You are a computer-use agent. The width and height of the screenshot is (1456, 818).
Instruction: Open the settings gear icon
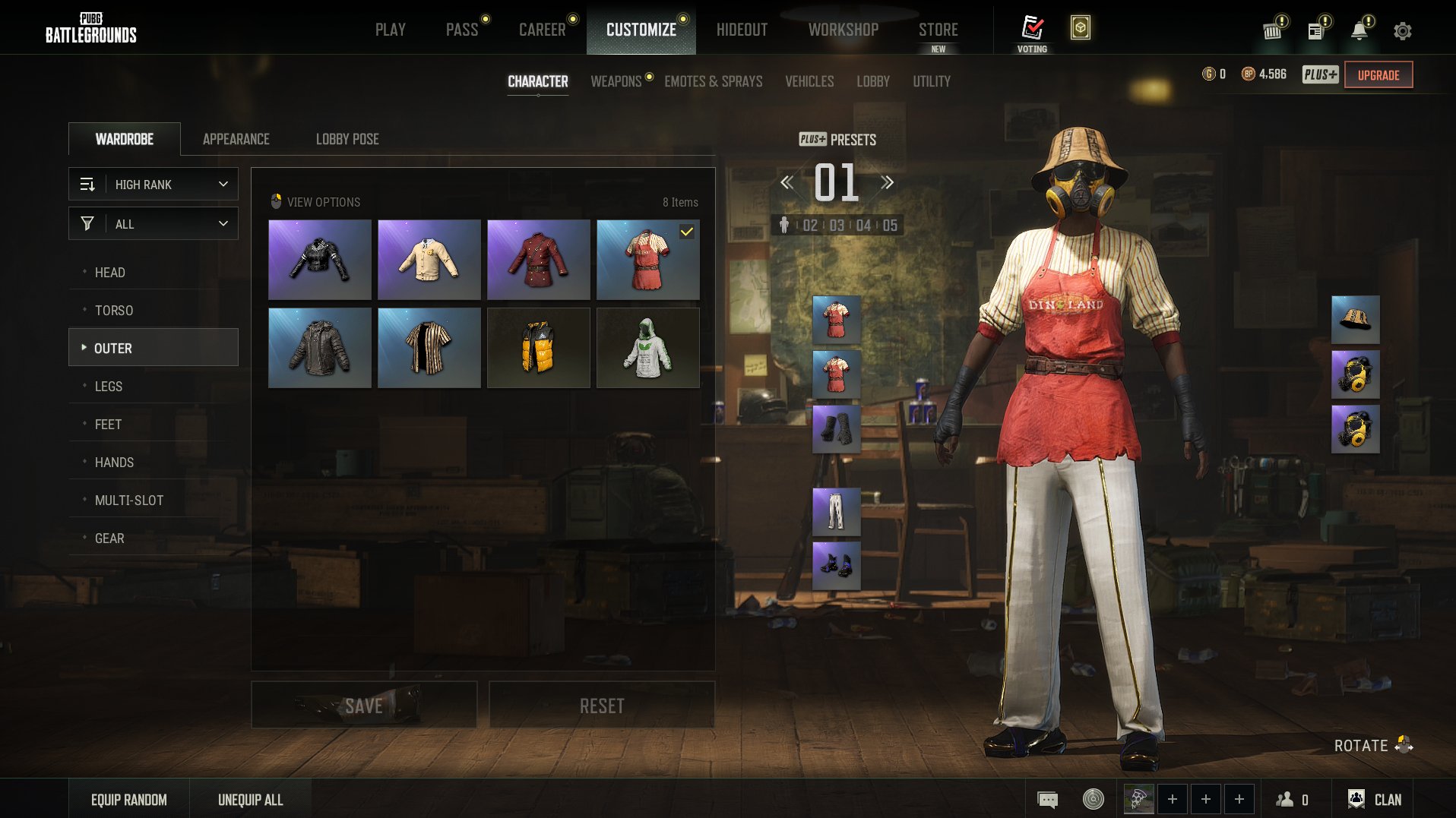pos(1402,31)
